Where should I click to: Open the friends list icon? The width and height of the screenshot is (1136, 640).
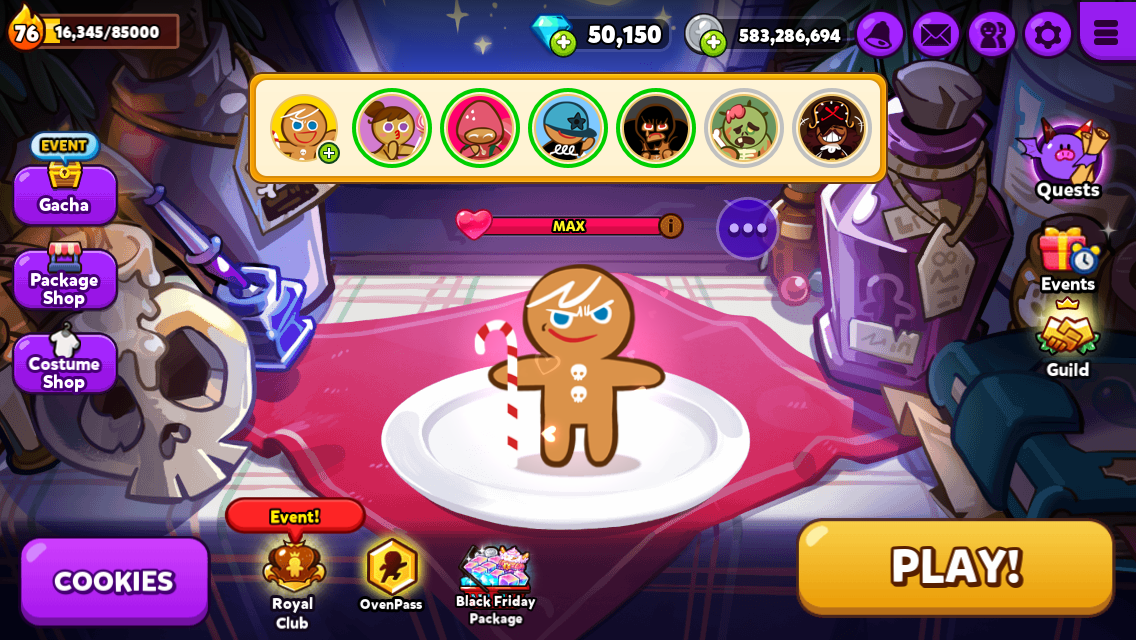[x=991, y=35]
